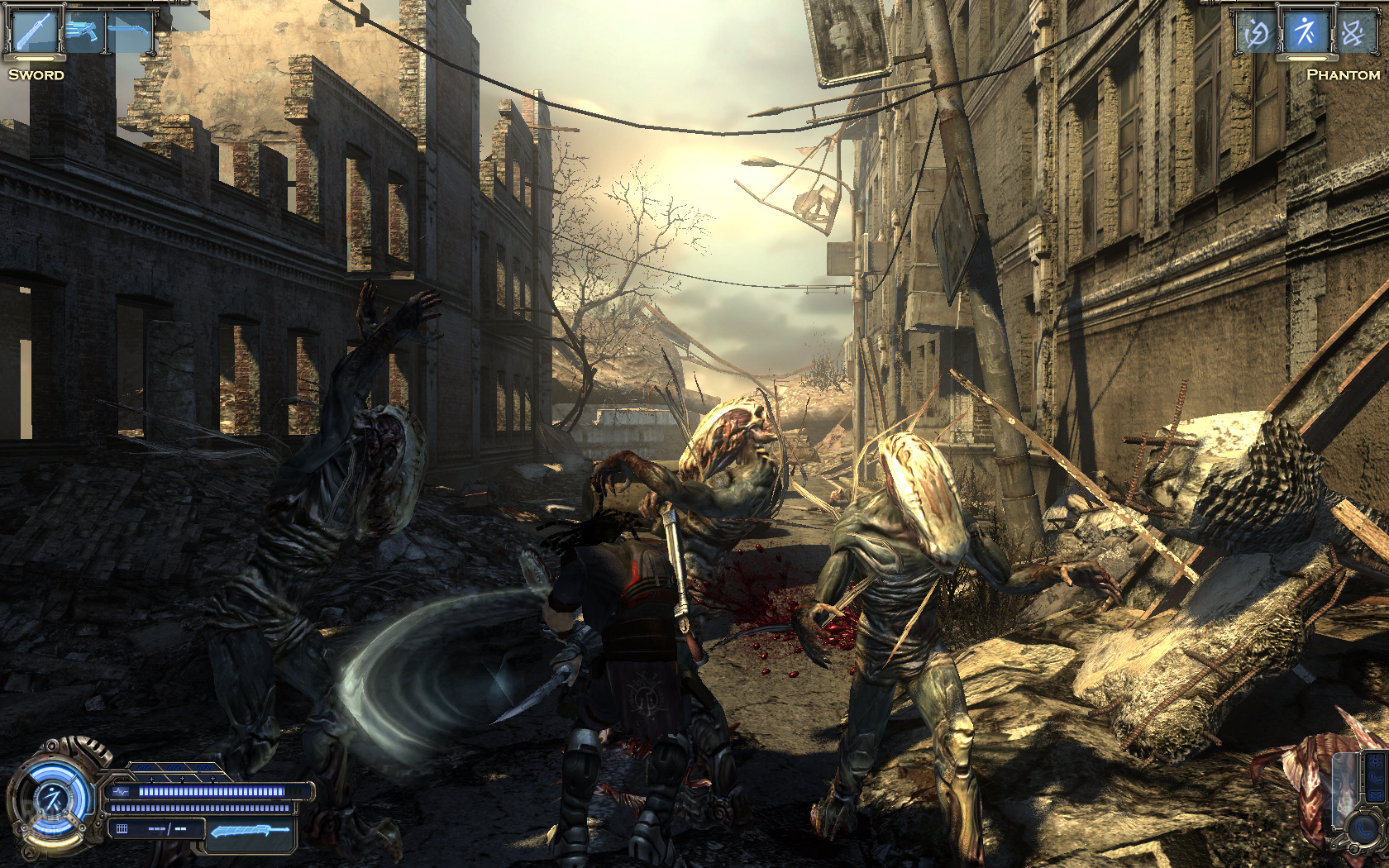Pick the crossed-loops rune ability
Viewport: 1389px width, 868px height.
(1353, 33)
